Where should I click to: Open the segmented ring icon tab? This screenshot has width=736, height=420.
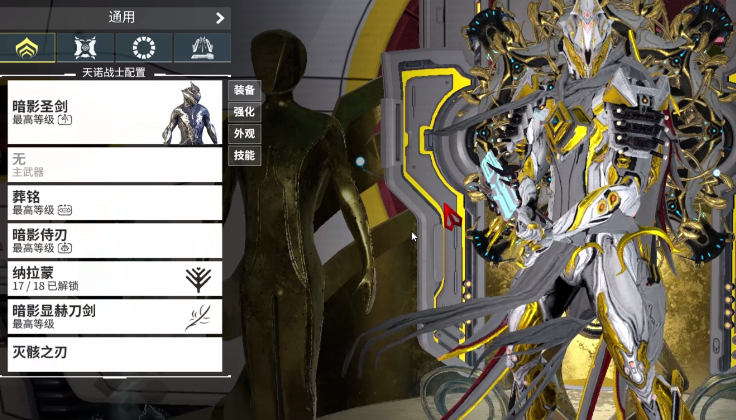pos(143,47)
